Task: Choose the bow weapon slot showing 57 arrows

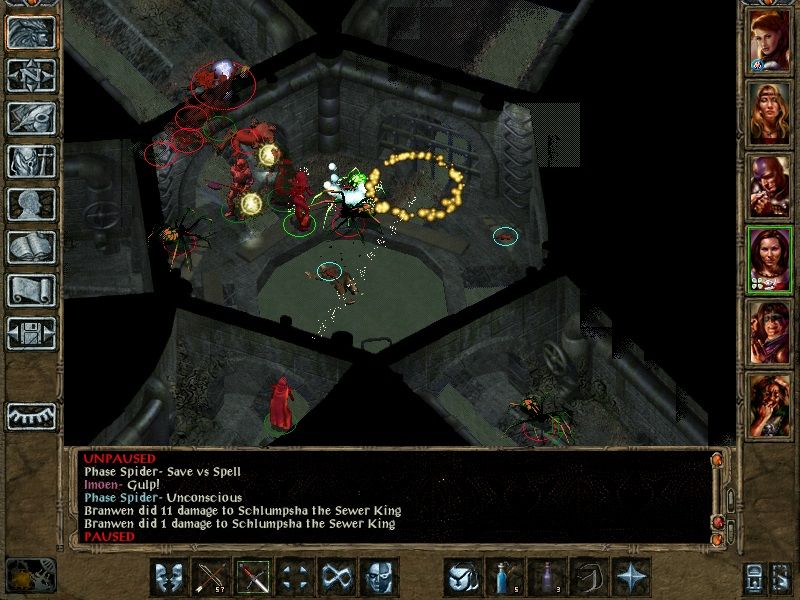Action: (211, 578)
